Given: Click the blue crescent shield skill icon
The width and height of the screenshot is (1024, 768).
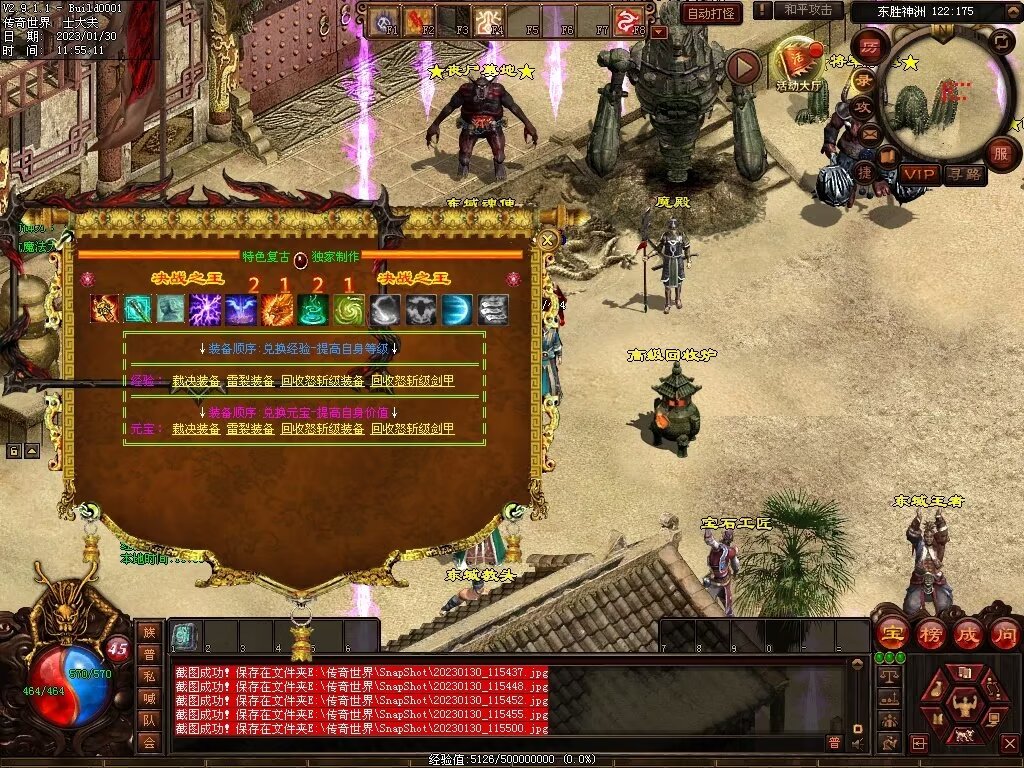Looking at the screenshot, I should [x=456, y=310].
